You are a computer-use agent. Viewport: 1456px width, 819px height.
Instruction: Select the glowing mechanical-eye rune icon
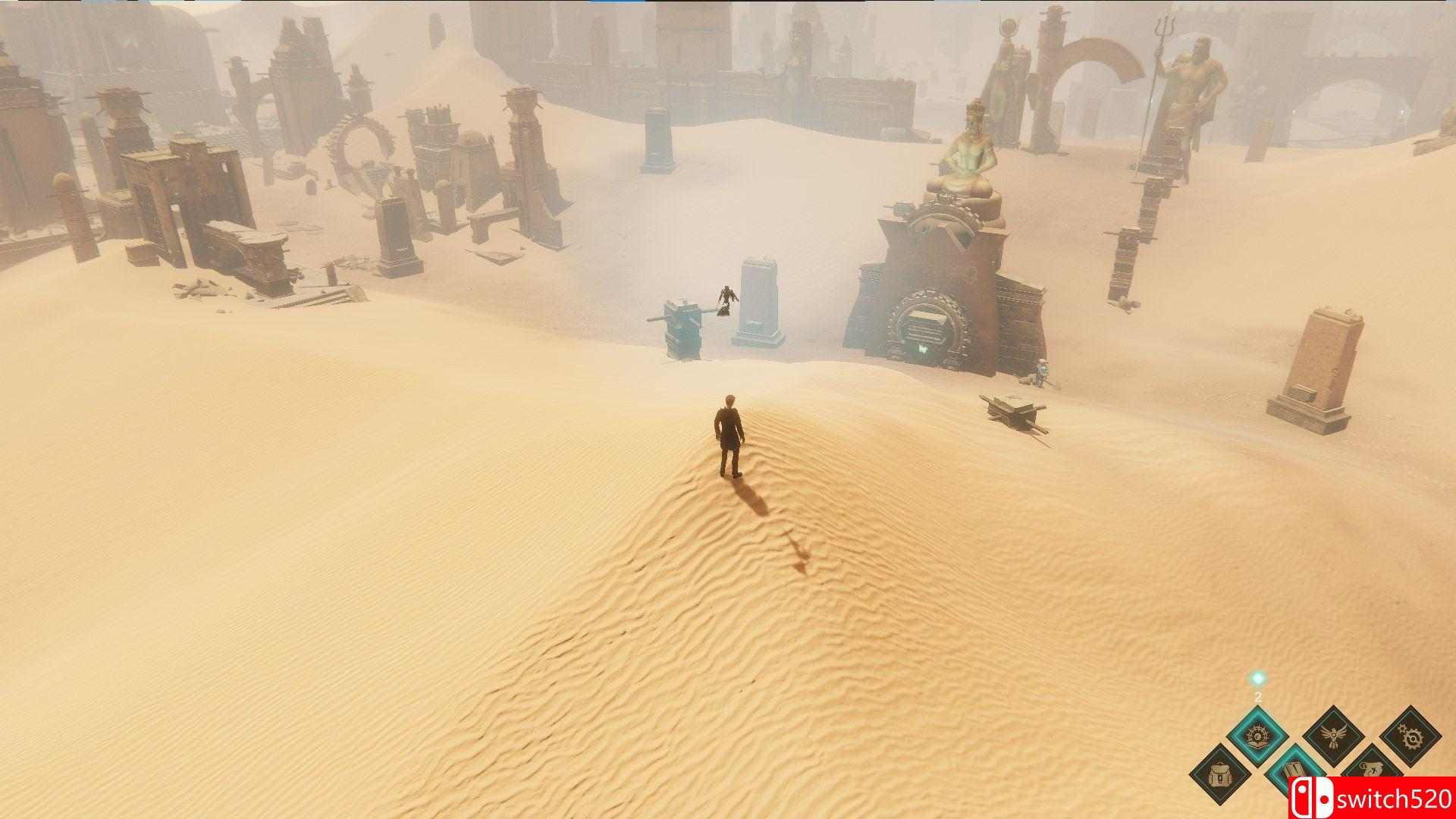(1257, 736)
